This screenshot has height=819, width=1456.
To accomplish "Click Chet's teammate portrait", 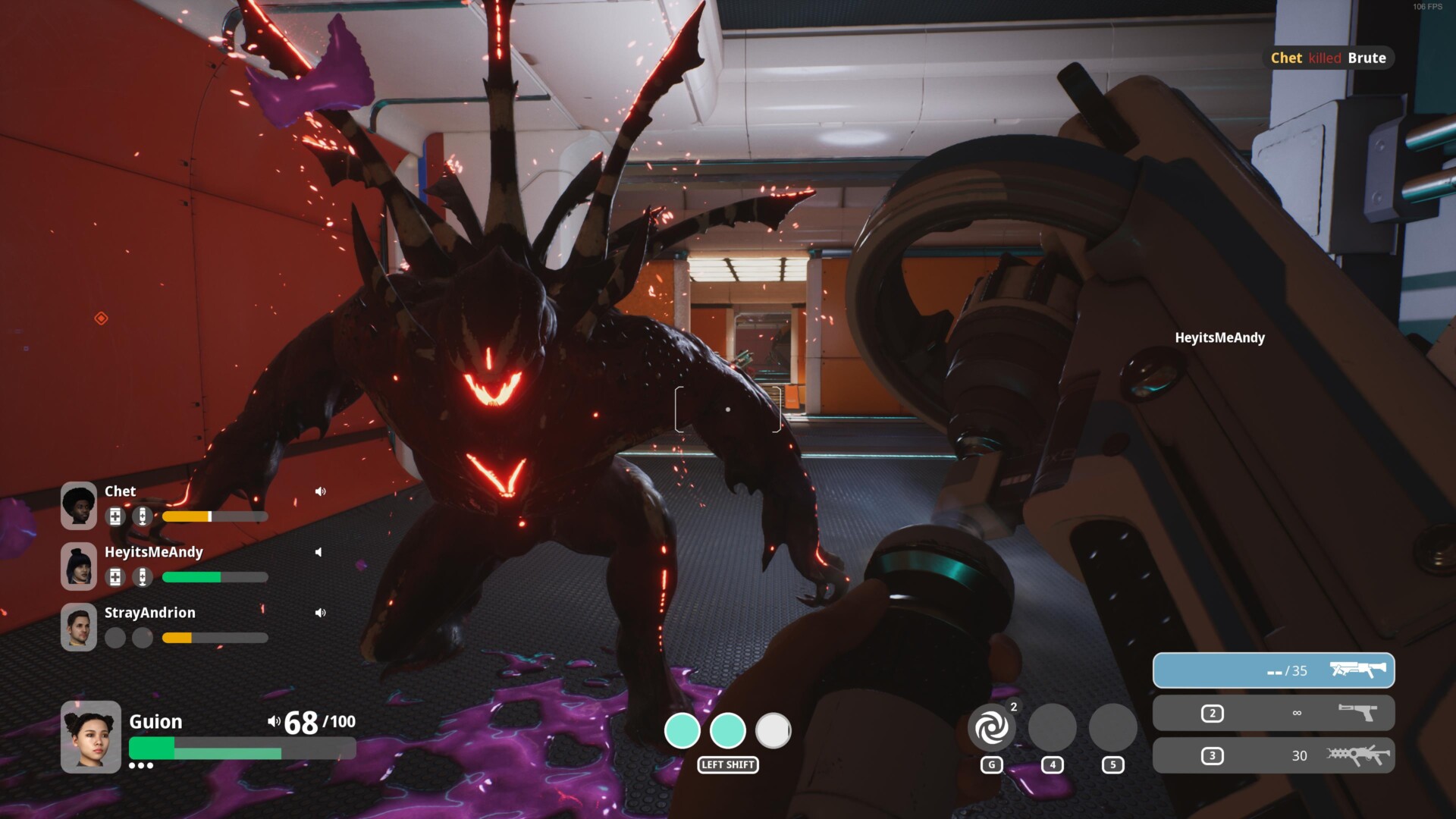I will coord(79,505).
